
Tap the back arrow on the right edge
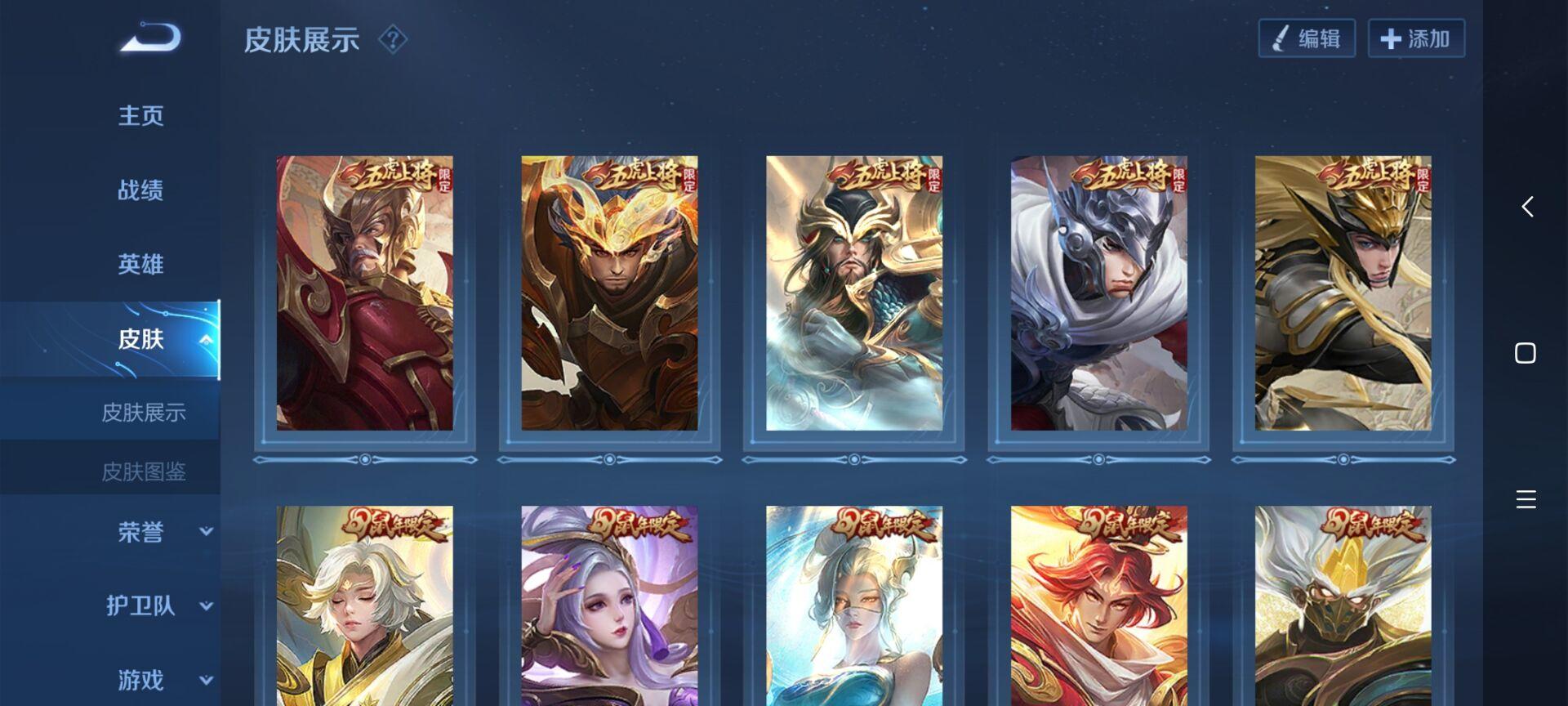tap(1526, 208)
